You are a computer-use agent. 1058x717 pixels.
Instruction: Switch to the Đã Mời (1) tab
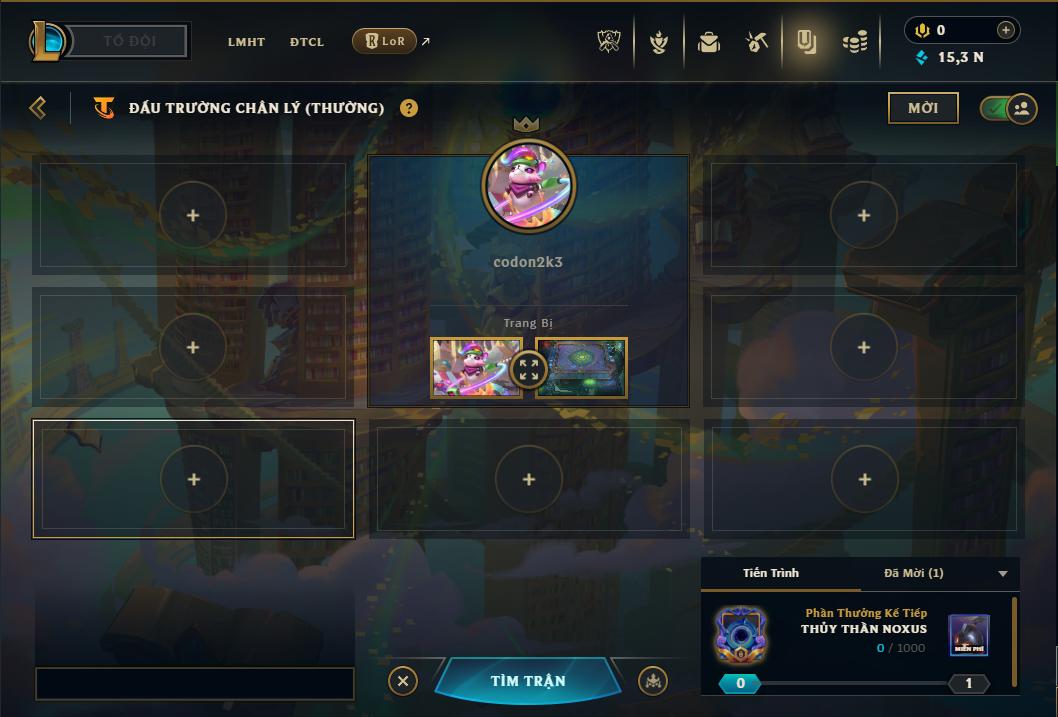[913, 573]
